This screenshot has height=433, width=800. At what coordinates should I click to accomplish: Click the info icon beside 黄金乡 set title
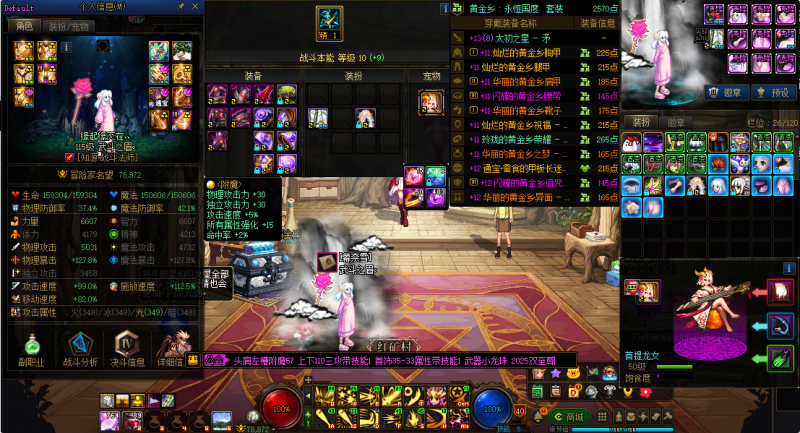(444, 8)
